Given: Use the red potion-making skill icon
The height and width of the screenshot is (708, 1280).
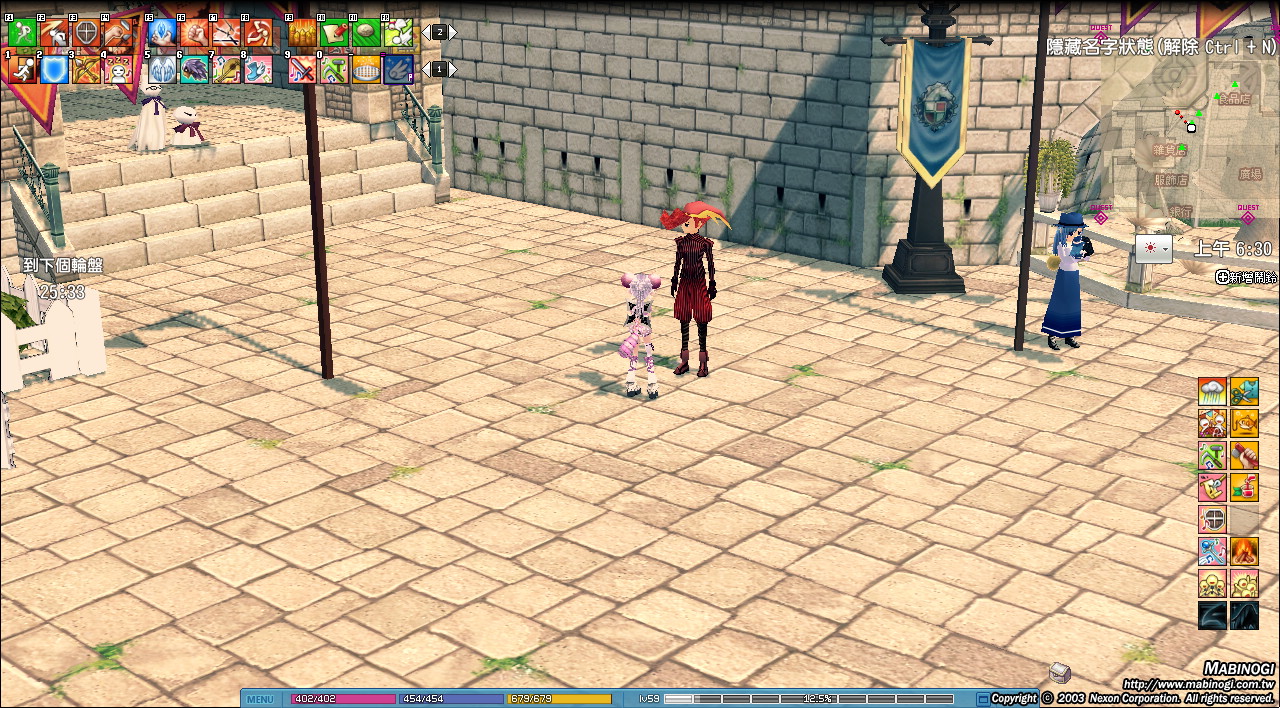Looking at the screenshot, I should pos(1244,487).
